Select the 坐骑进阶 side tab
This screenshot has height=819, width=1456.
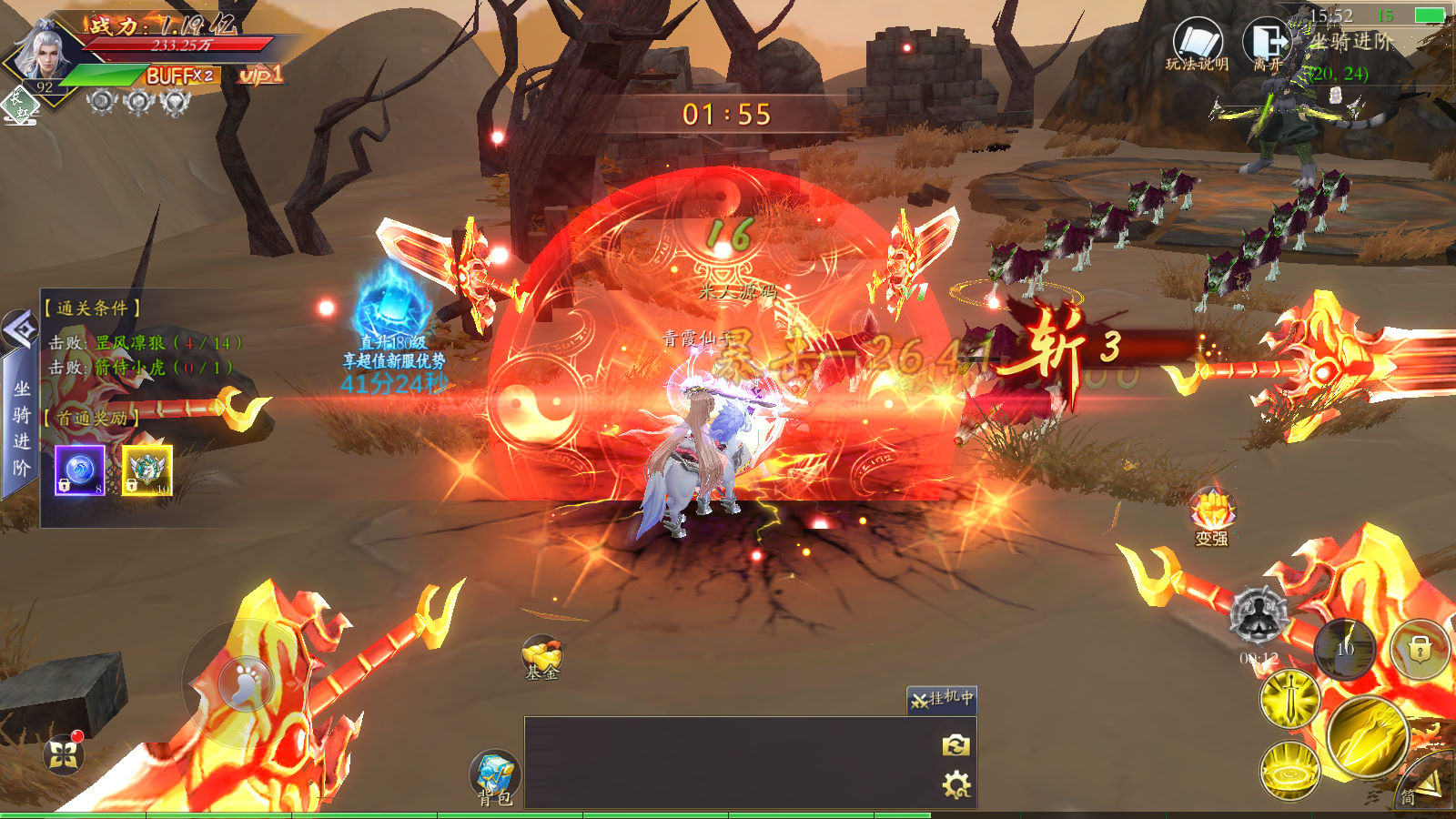20,428
